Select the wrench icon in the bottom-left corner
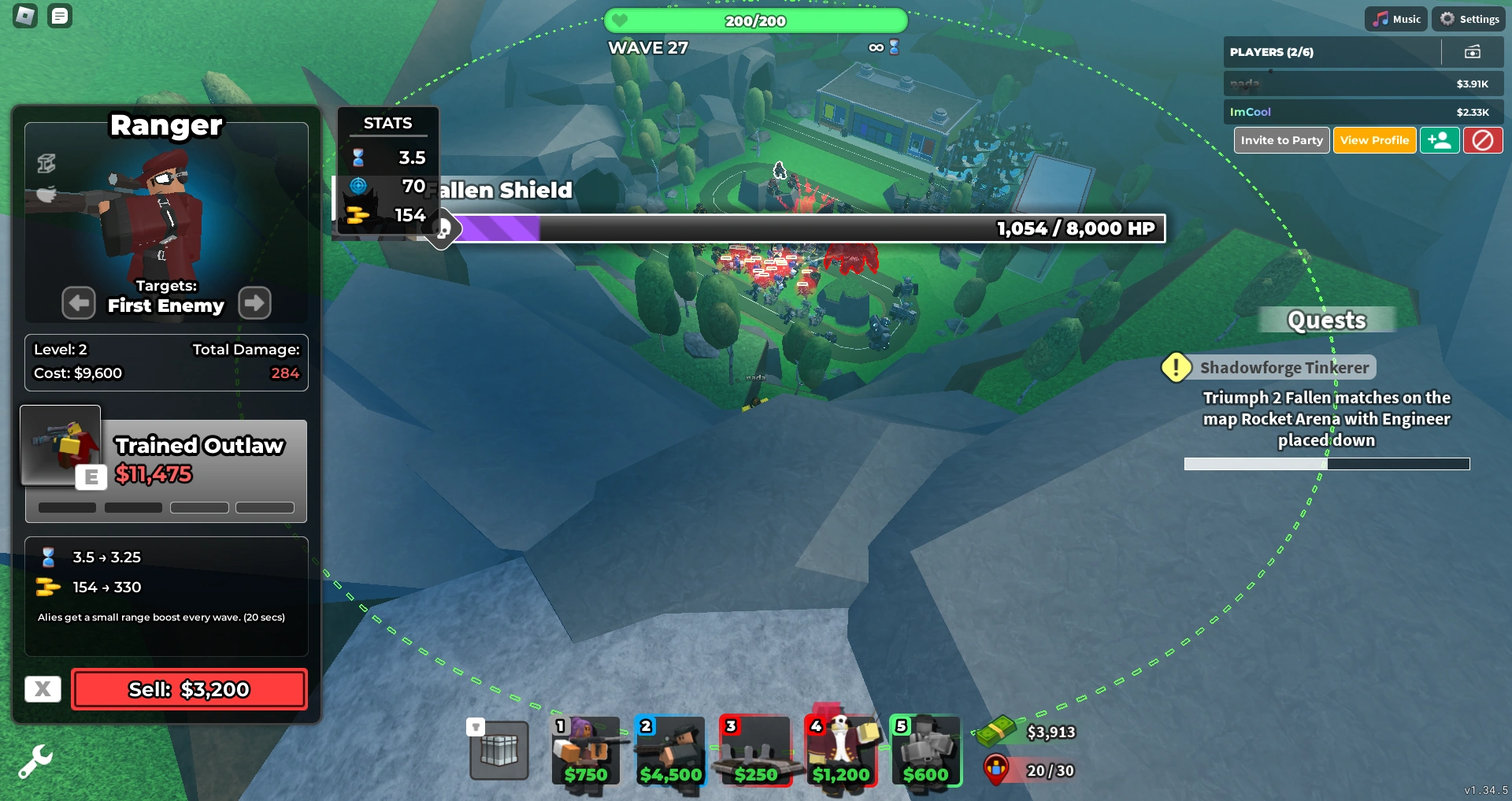Image resolution: width=1512 pixels, height=801 pixels. pyautogui.click(x=35, y=760)
